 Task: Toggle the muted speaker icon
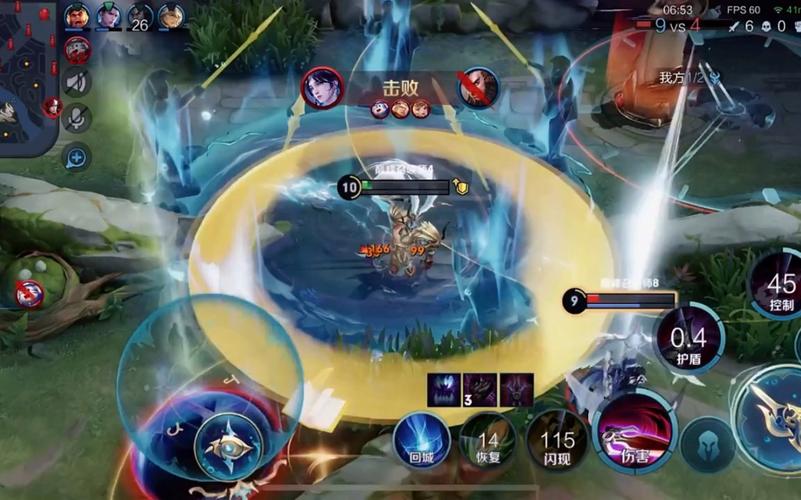(x=77, y=82)
